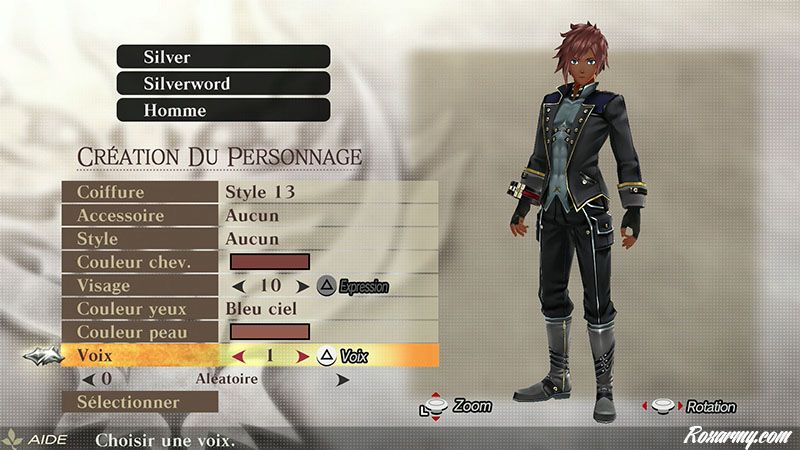Pick the skin color swatch

[x=269, y=332]
